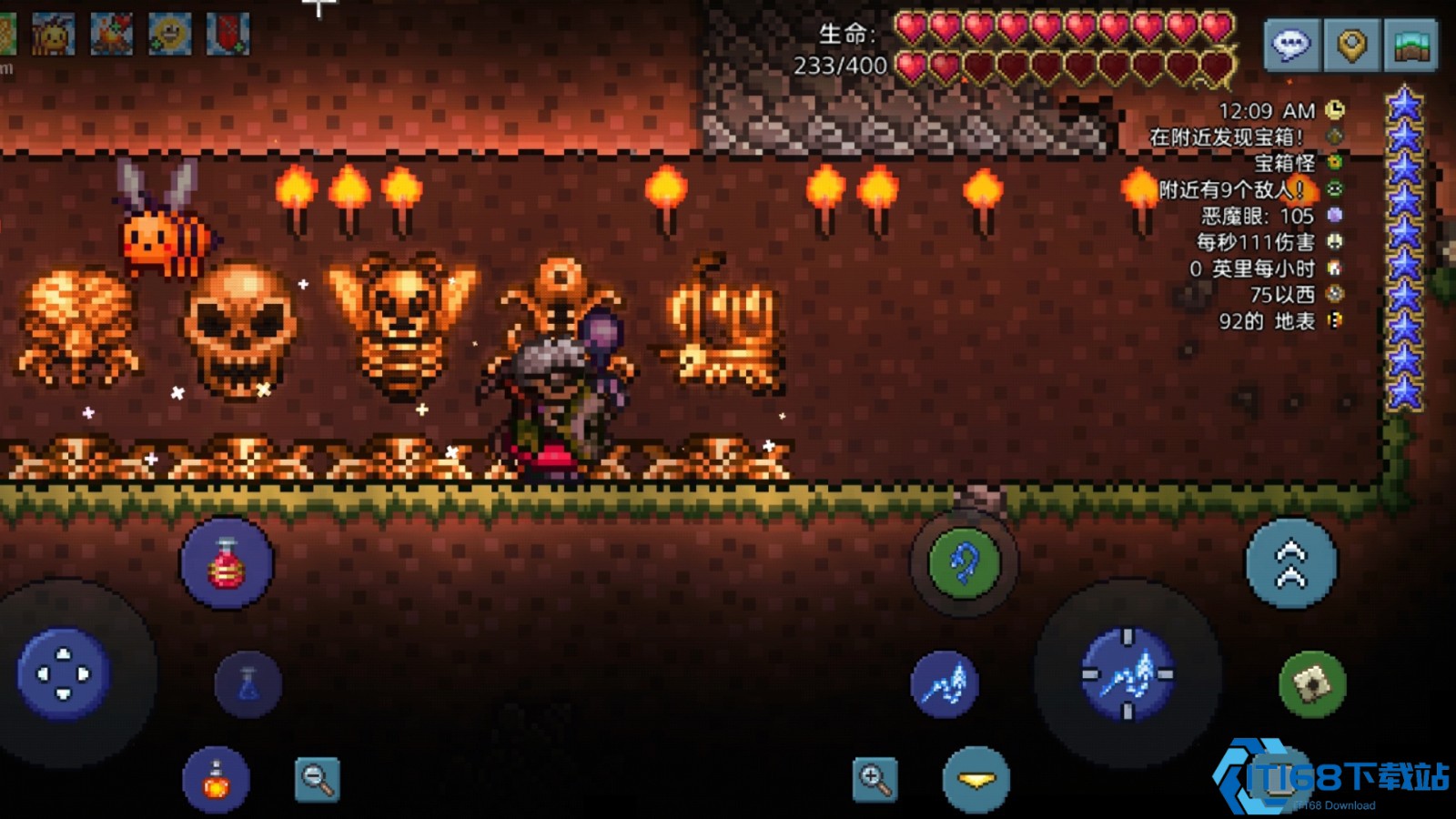Use the orange buff potion quick button
Image resolution: width=1456 pixels, height=819 pixels.
216,780
